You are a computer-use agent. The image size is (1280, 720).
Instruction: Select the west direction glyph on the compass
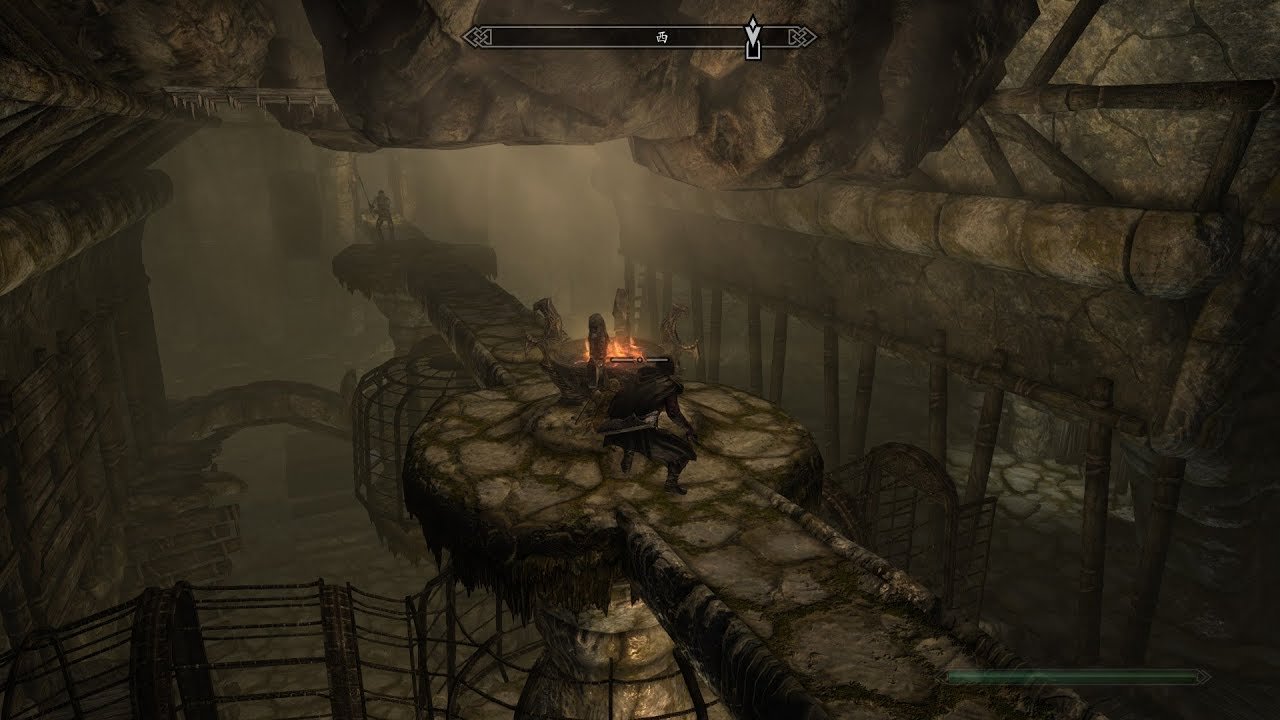point(660,37)
